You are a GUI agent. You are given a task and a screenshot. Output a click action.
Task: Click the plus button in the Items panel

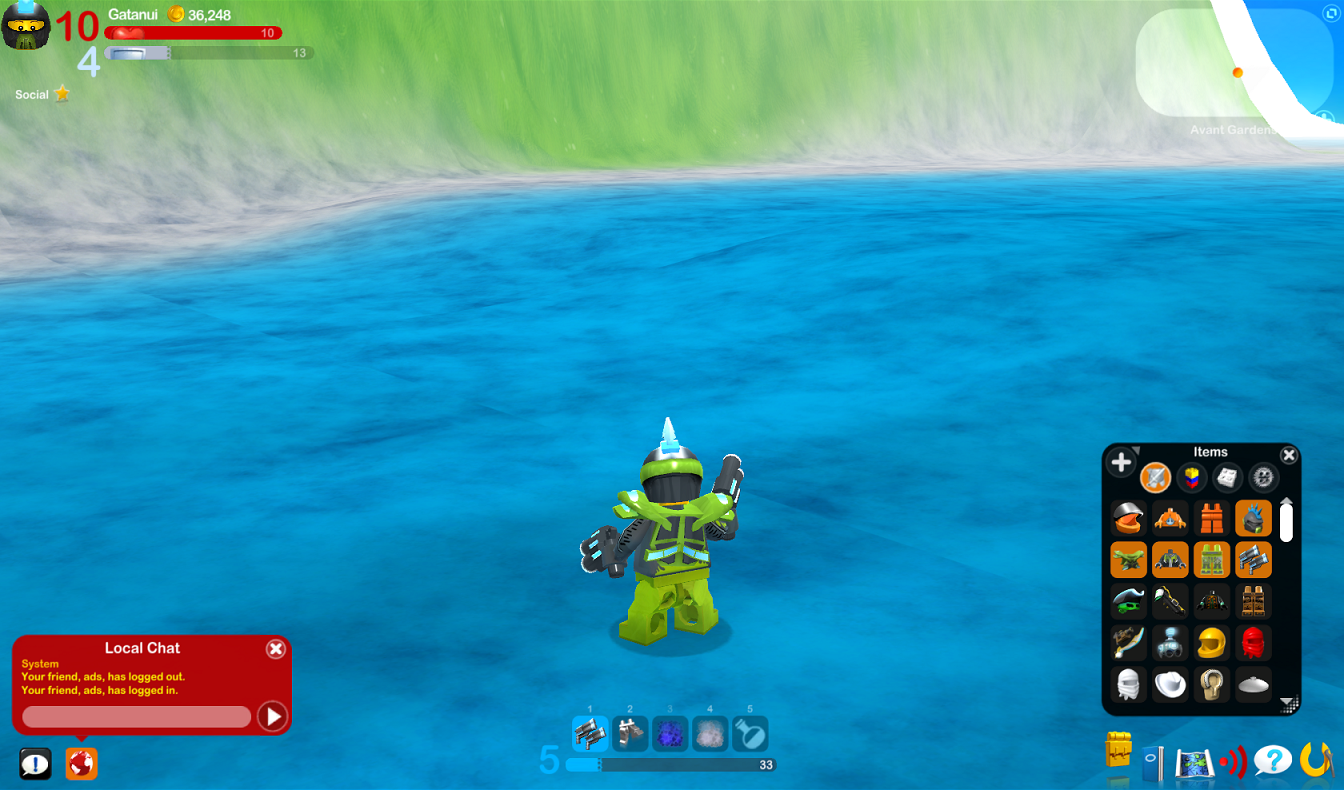[x=1122, y=461]
